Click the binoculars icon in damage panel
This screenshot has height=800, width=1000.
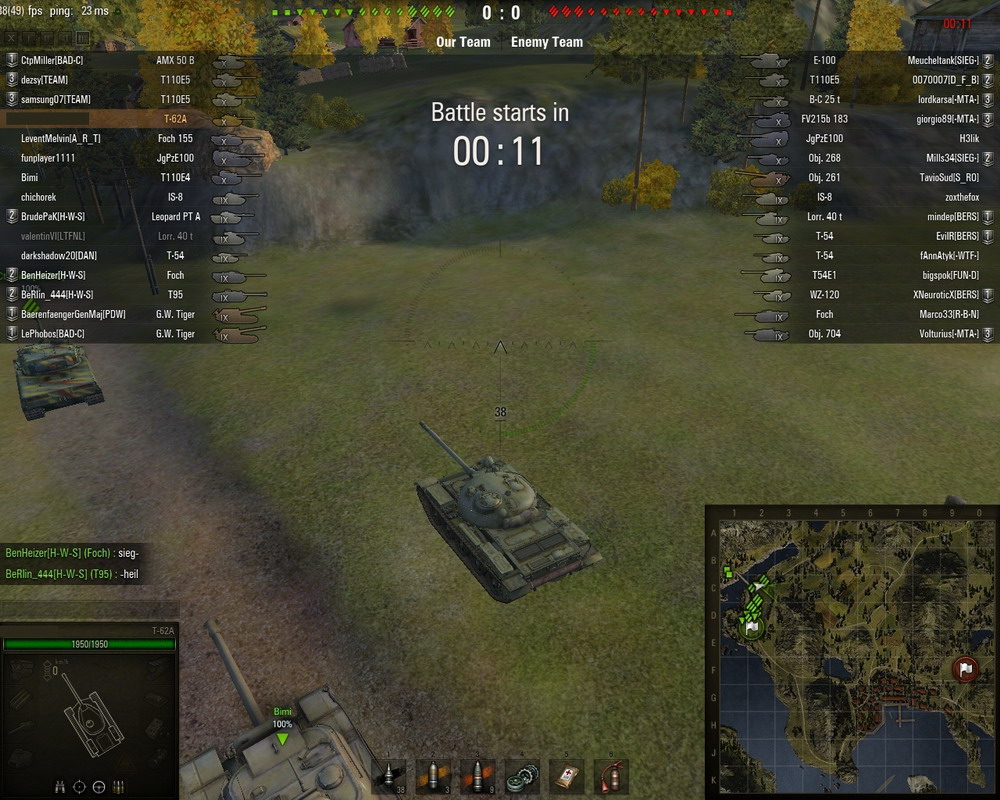point(61,787)
